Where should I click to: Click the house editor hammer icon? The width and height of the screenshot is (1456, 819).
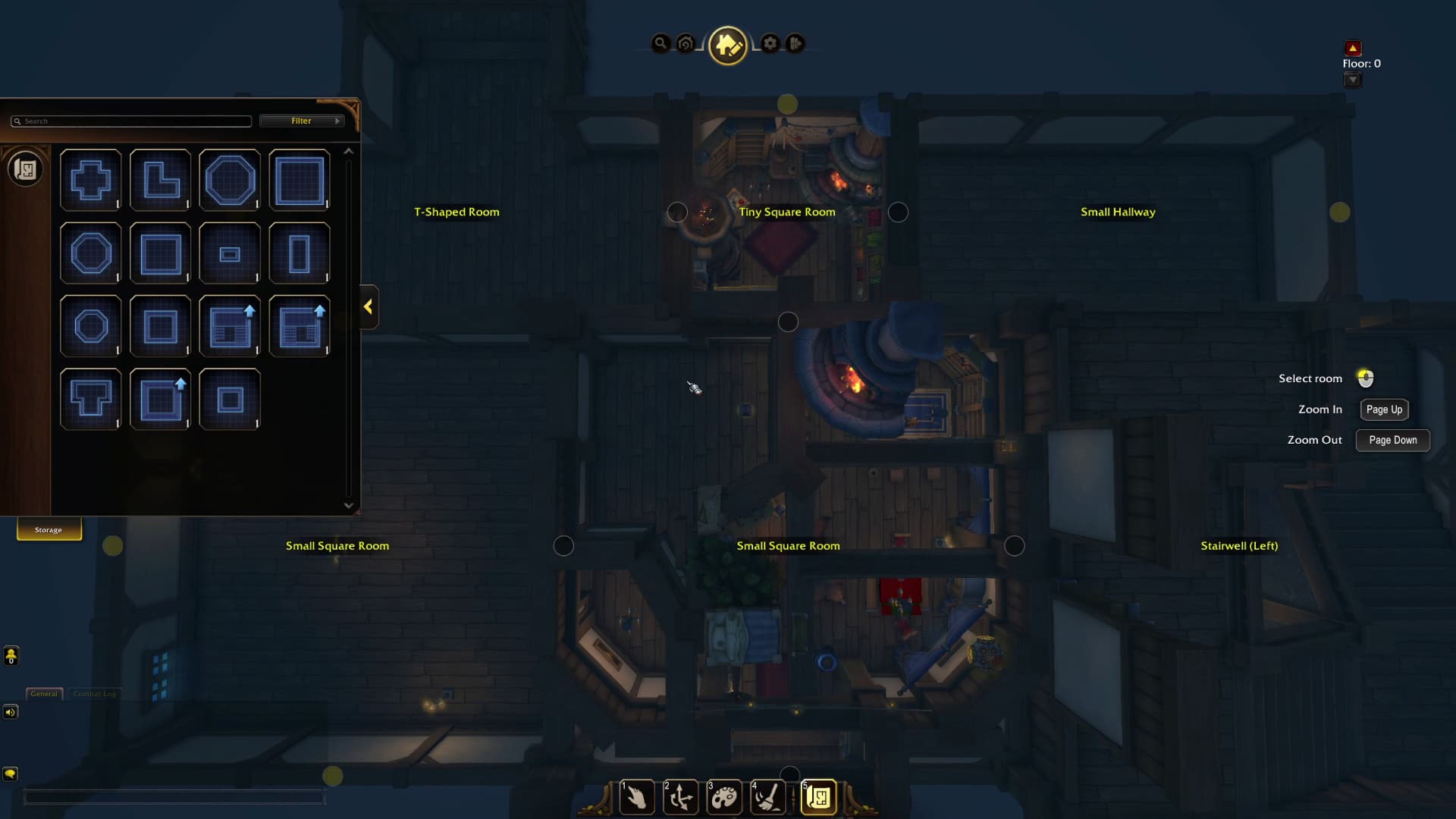click(x=727, y=45)
